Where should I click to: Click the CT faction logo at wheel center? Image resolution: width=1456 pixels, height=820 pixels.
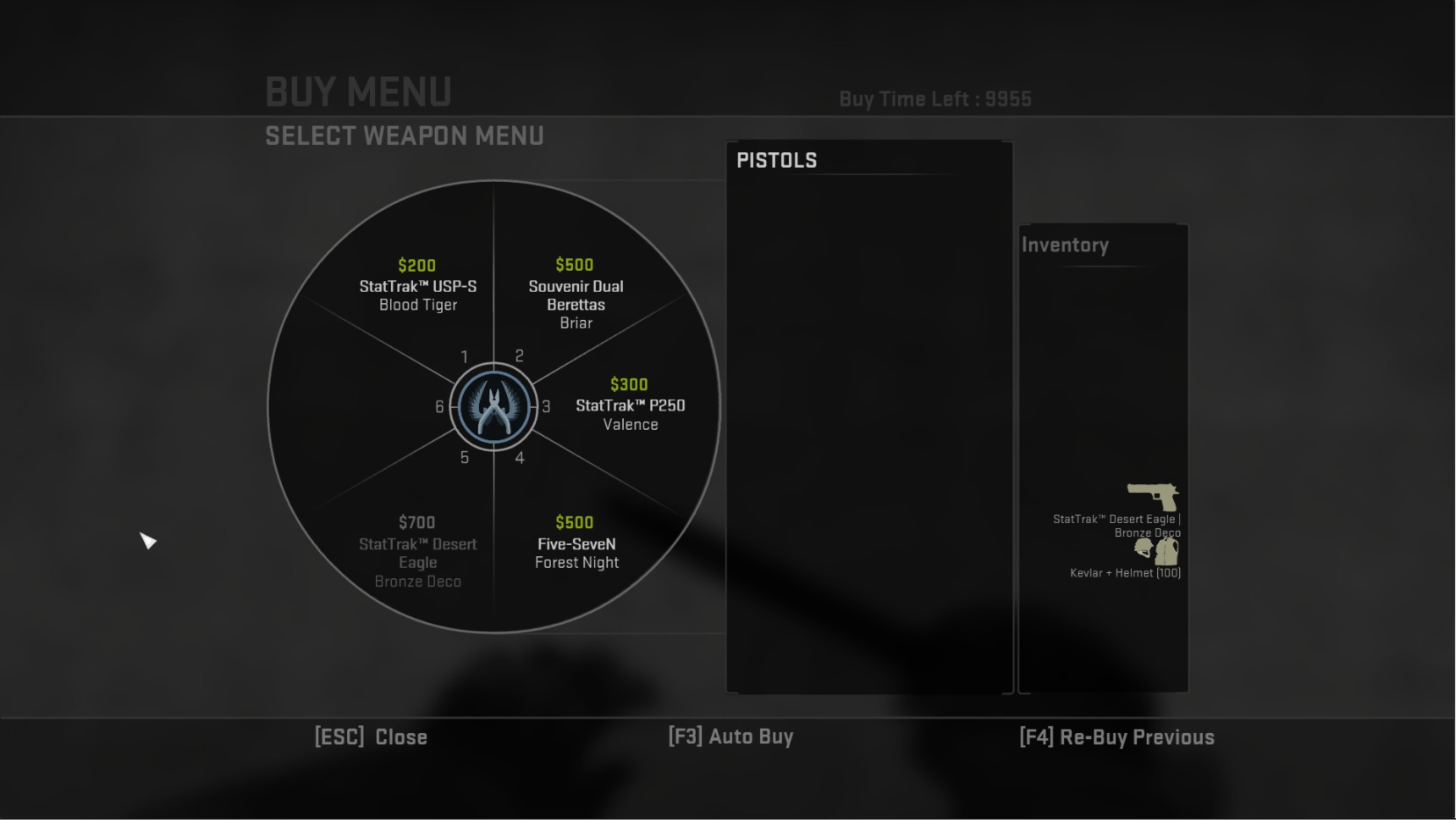pos(494,407)
